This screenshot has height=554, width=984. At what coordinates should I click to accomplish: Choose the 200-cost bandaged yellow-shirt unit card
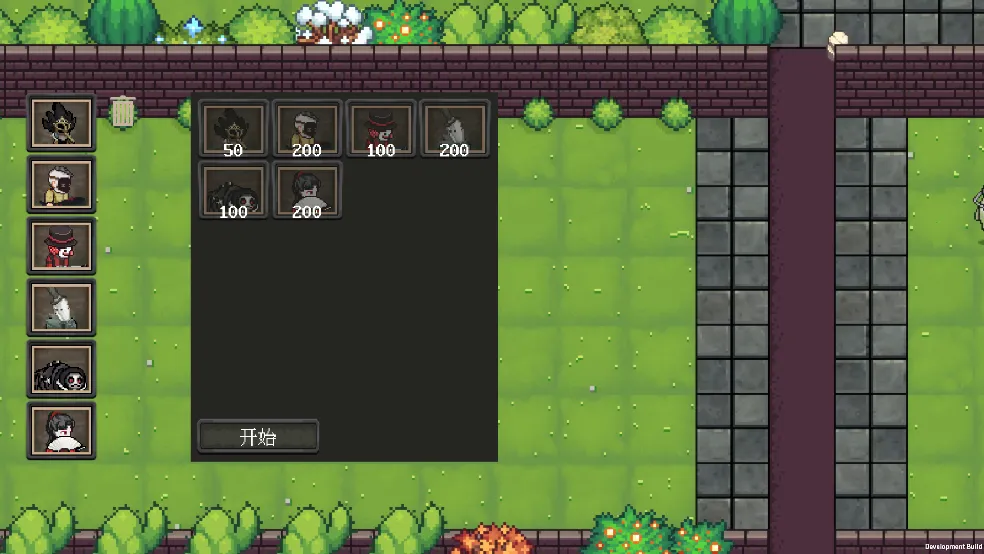(x=308, y=129)
